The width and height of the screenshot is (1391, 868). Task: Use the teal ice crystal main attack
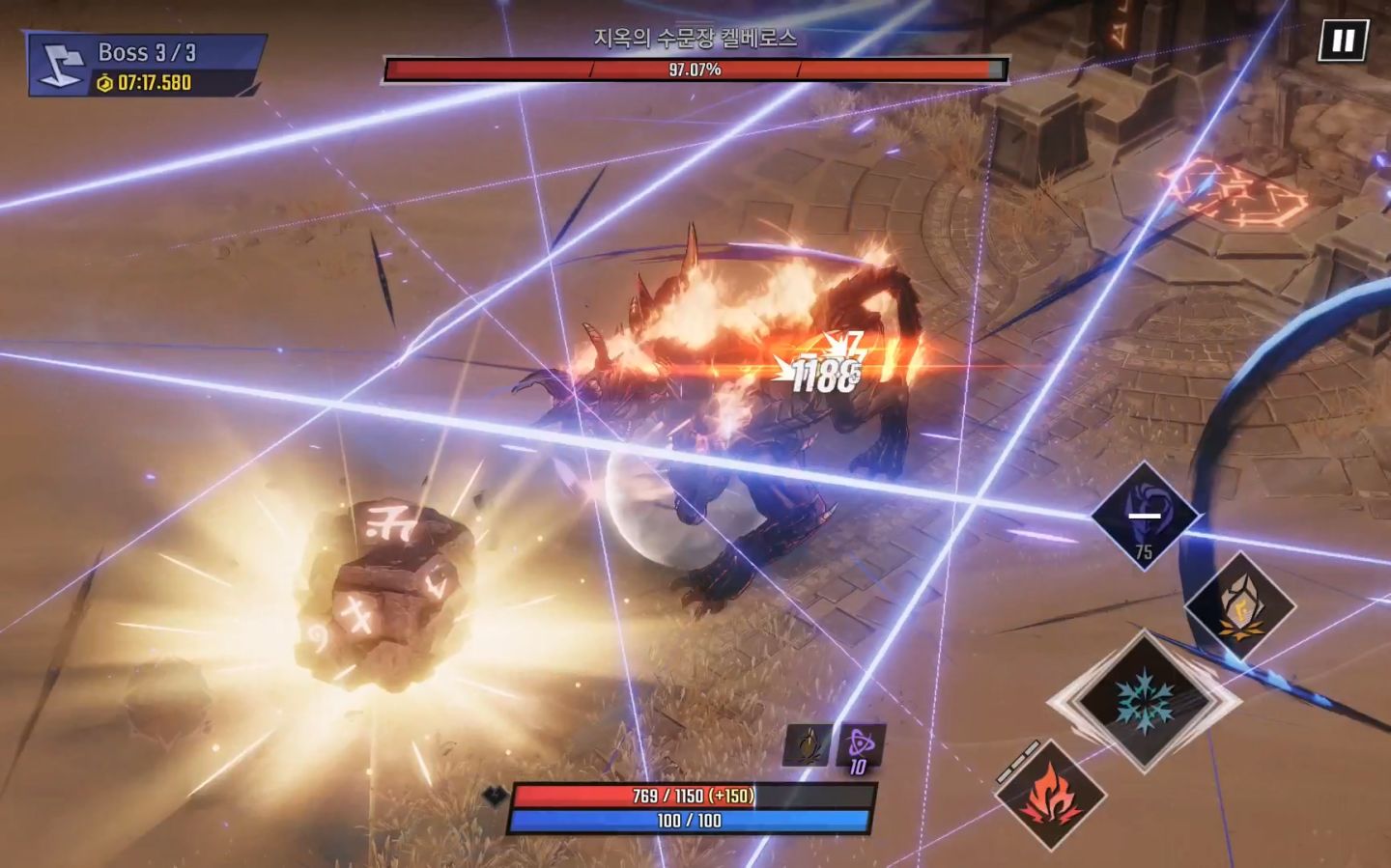click(1145, 701)
